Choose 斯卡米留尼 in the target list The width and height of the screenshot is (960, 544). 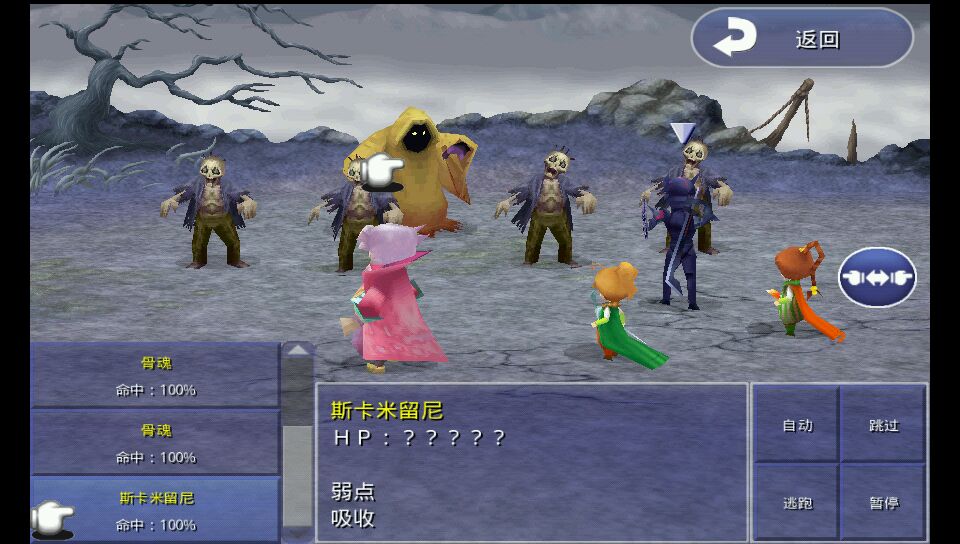pos(156,509)
